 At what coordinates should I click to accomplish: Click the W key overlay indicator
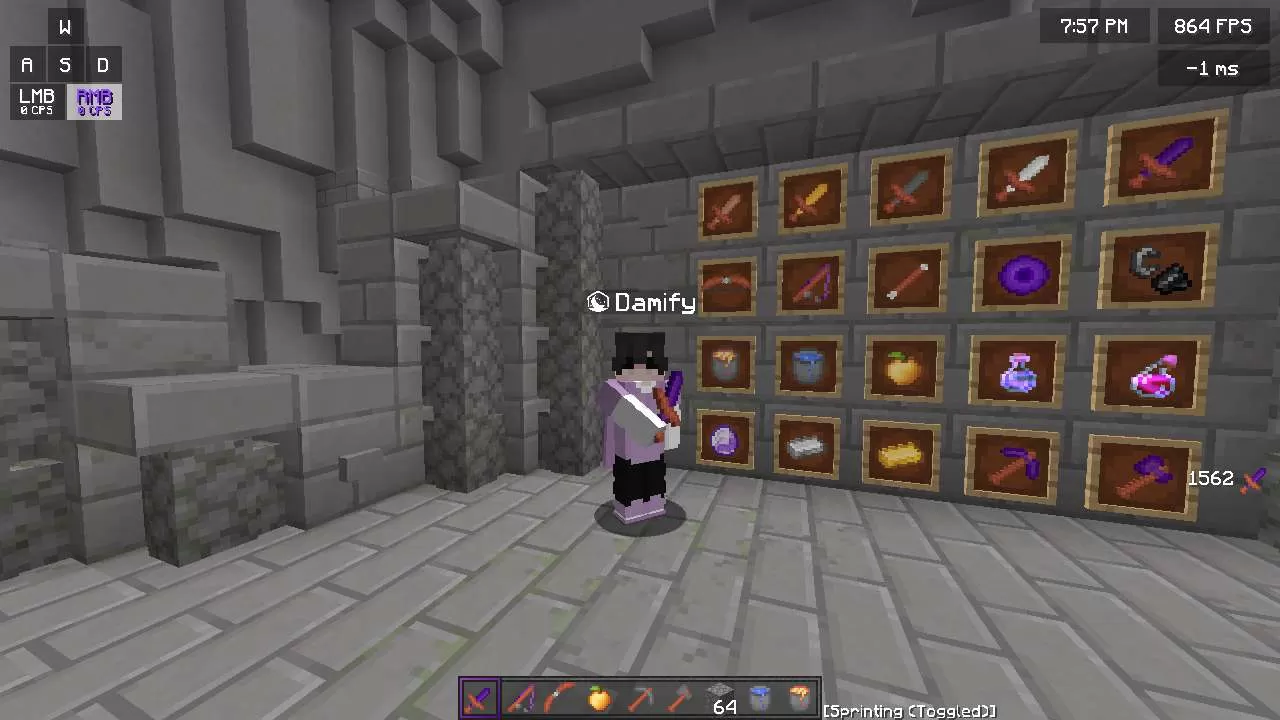(x=65, y=26)
